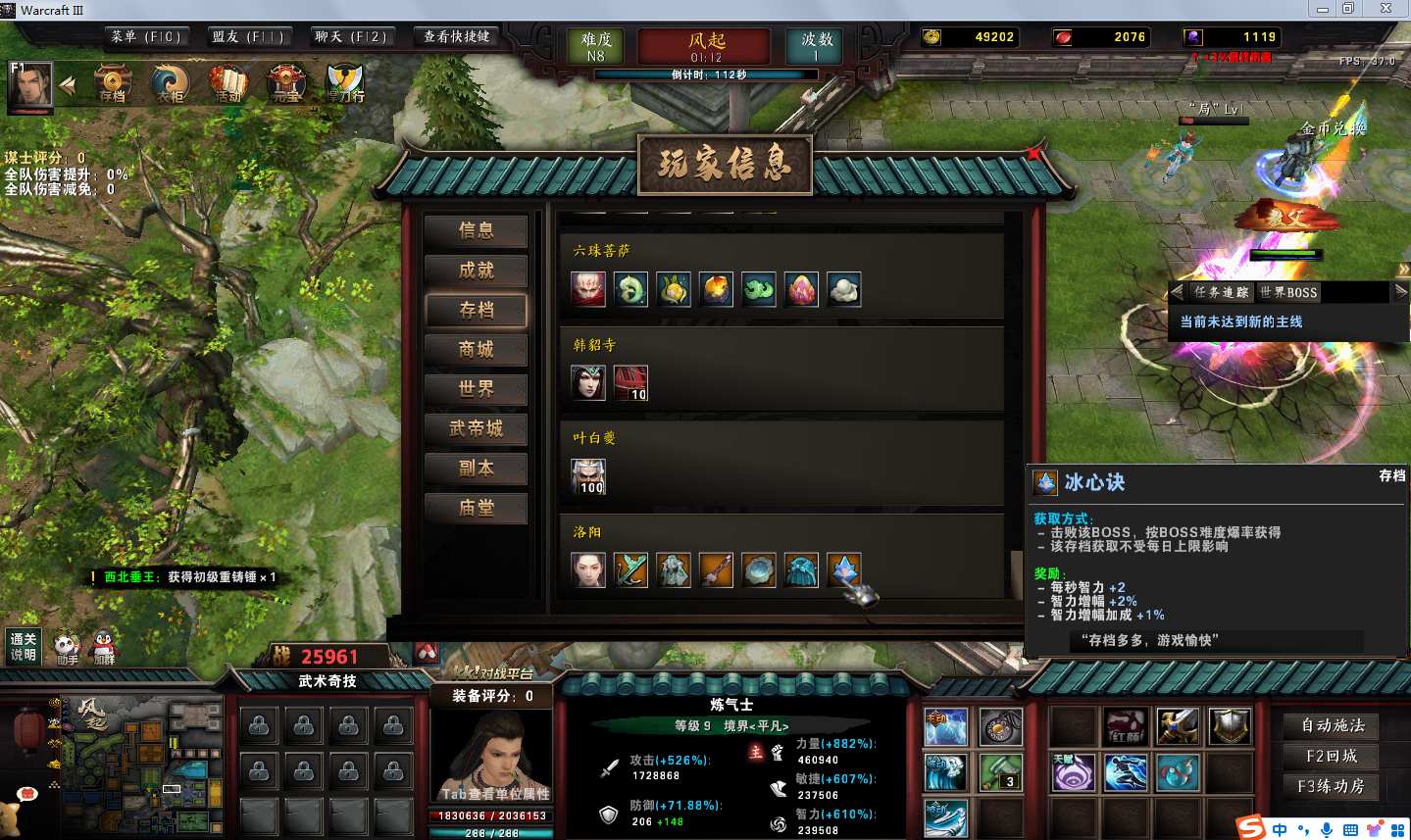
Task: Switch to the 成就 tab
Action: [476, 271]
